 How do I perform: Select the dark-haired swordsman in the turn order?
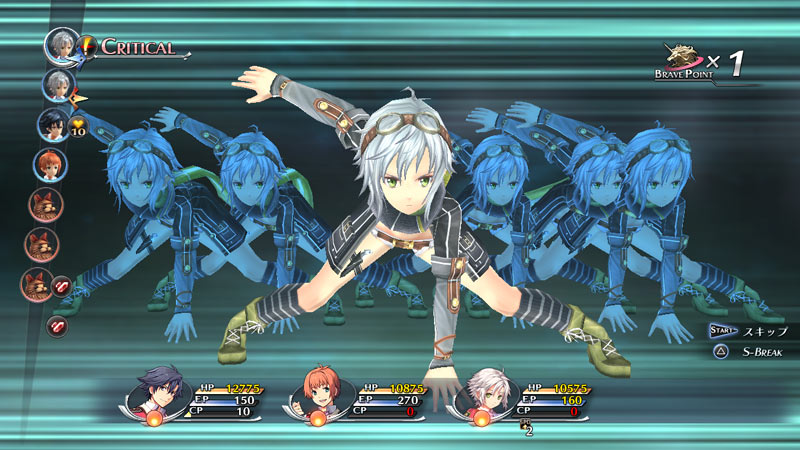52,125
